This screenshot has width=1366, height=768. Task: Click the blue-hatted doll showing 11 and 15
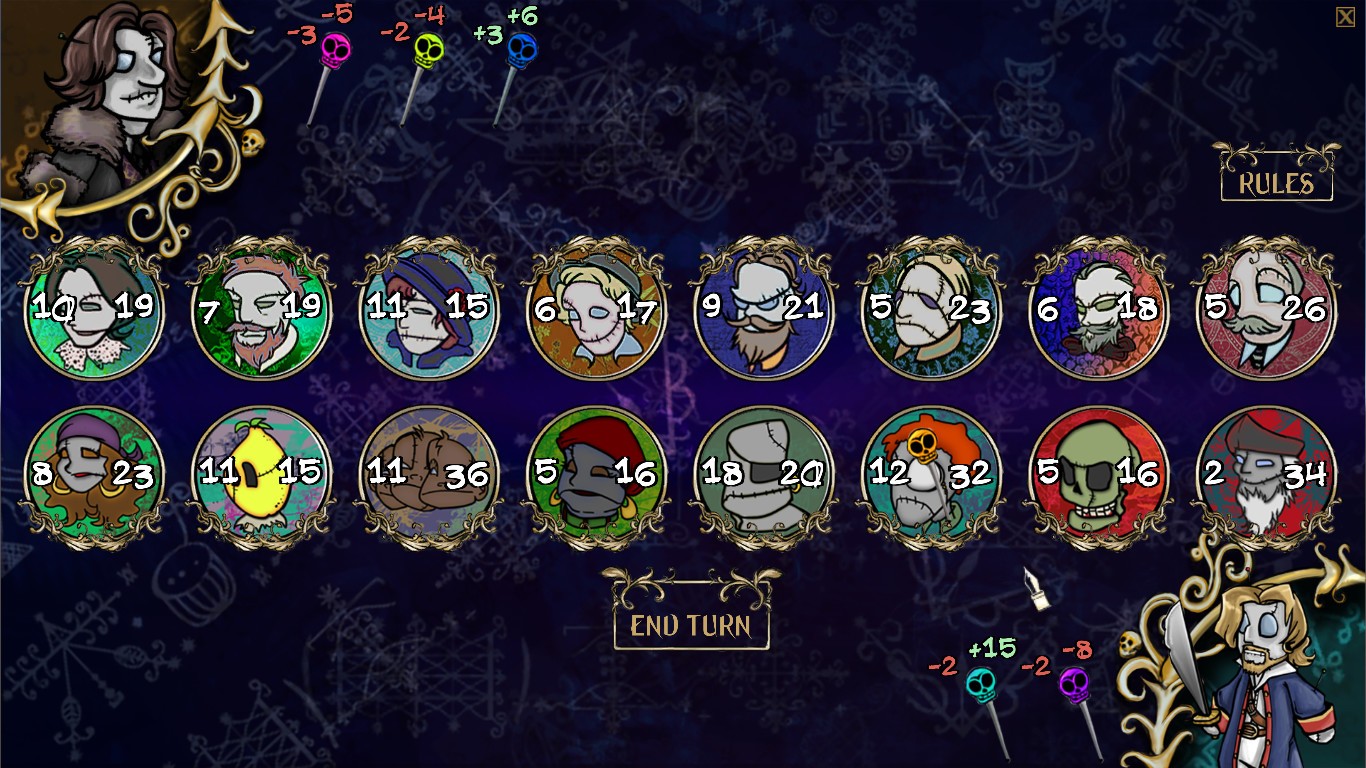point(428,310)
